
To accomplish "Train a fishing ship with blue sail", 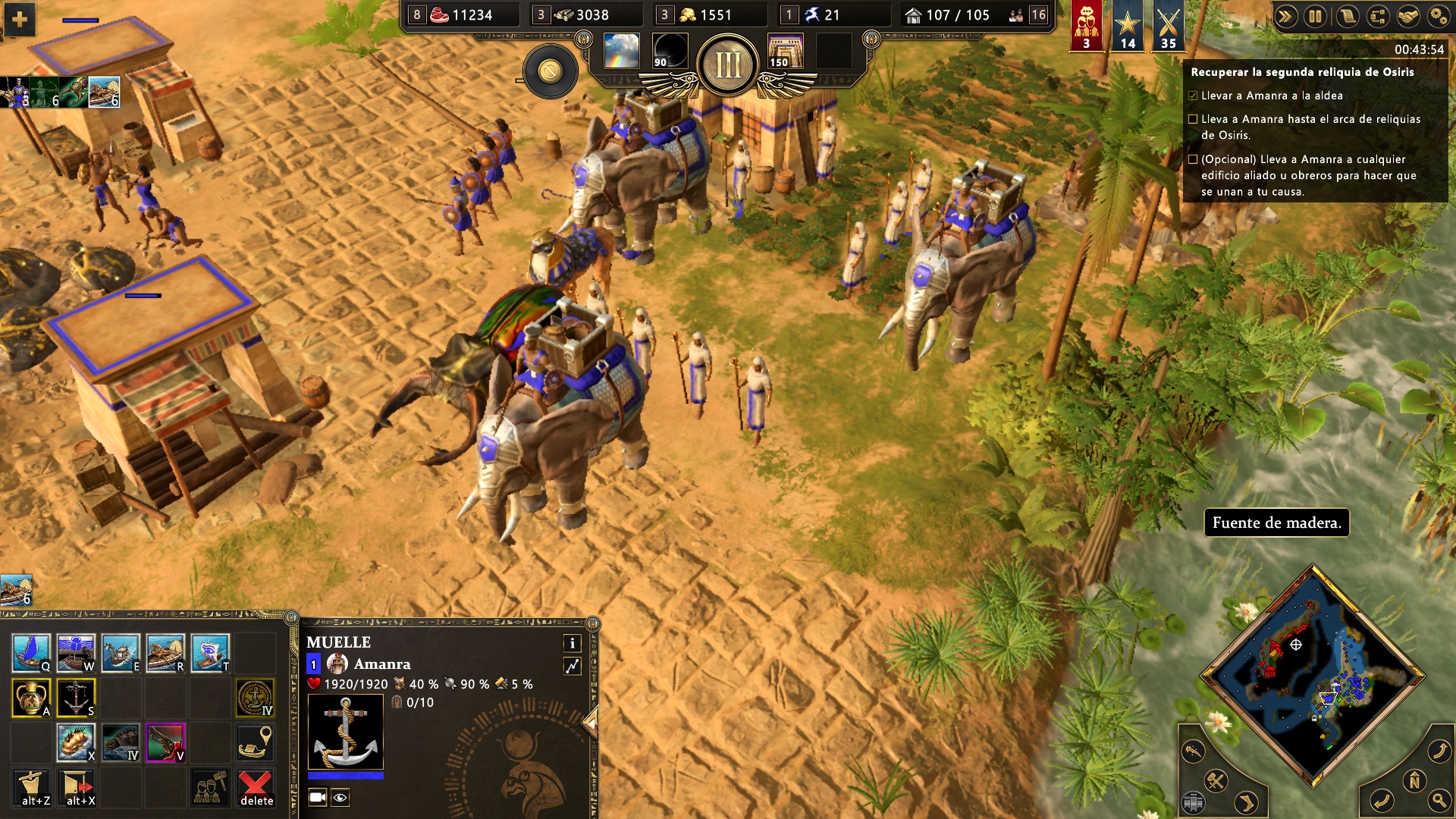I will pyautogui.click(x=31, y=652).
